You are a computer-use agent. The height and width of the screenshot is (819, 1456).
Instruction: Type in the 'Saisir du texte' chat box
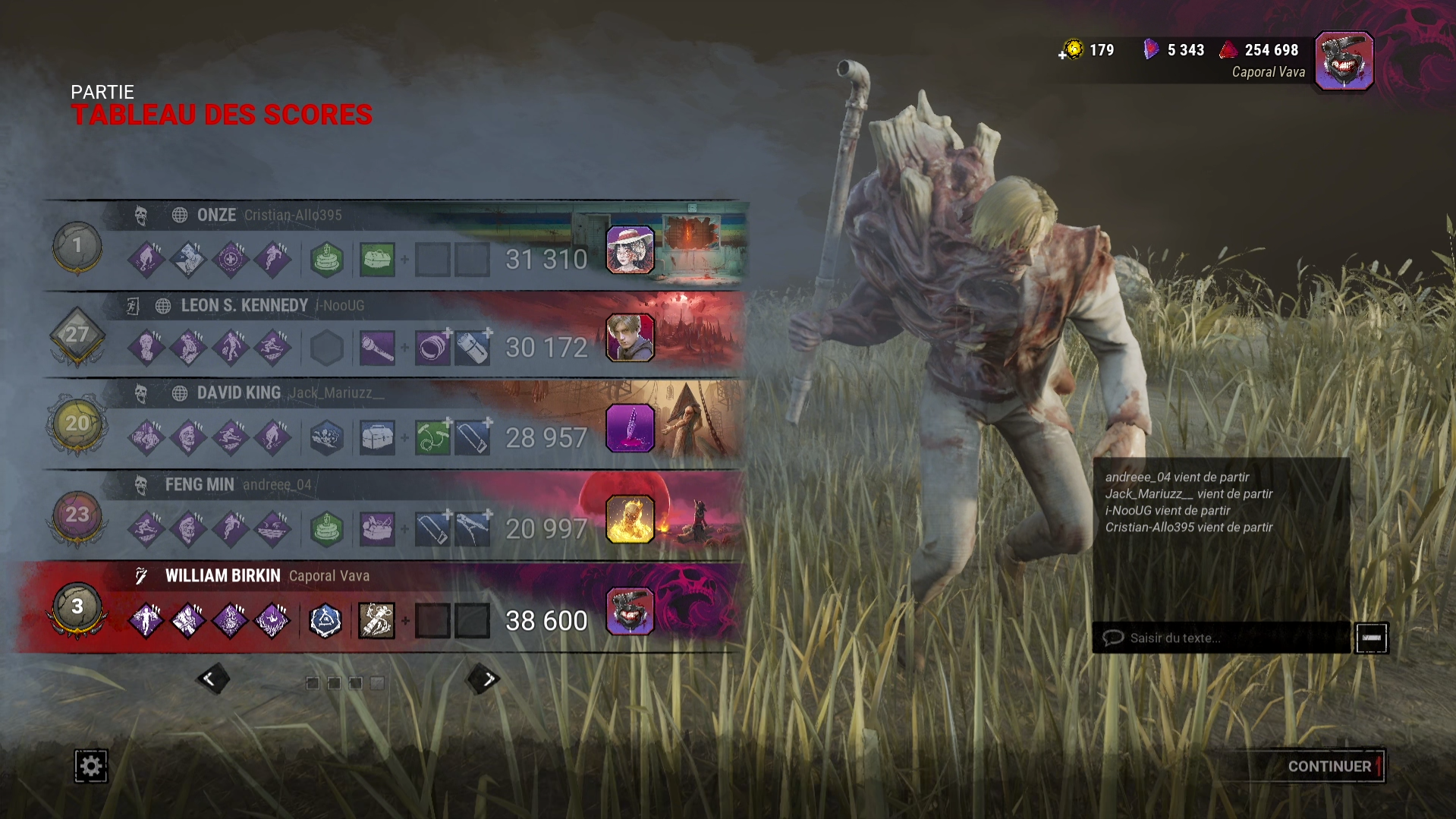click(x=1222, y=638)
